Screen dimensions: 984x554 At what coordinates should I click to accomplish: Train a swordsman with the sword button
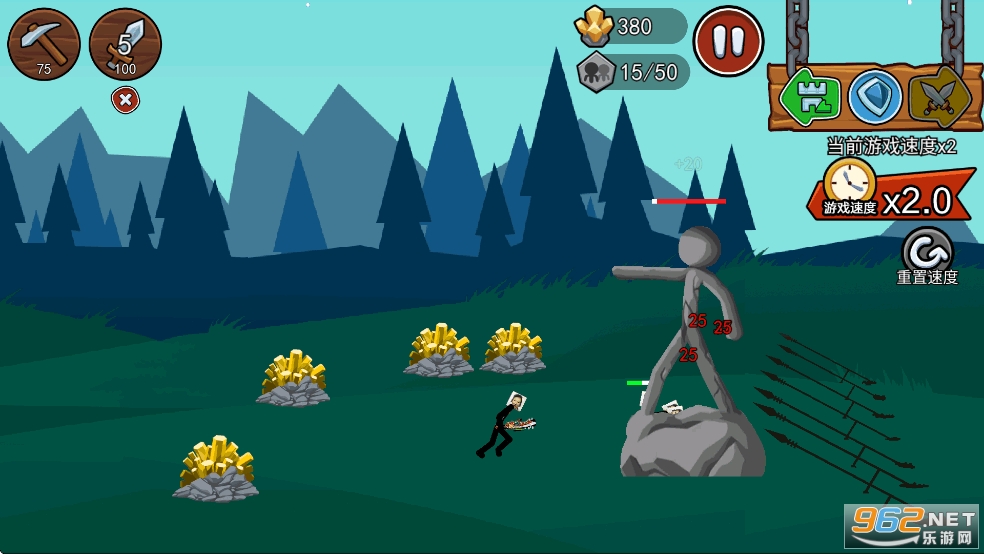125,44
